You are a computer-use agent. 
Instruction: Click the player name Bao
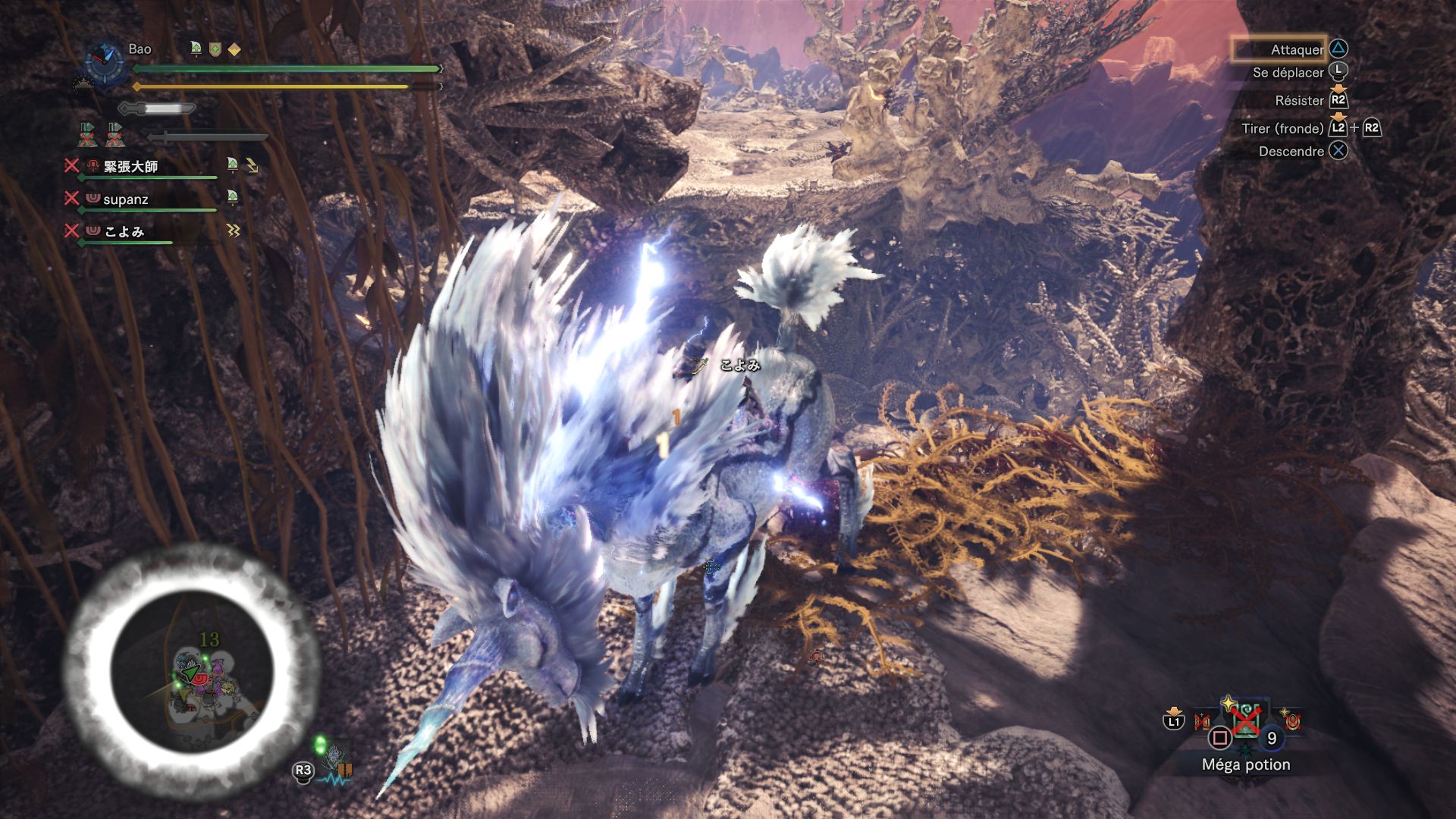click(140, 49)
